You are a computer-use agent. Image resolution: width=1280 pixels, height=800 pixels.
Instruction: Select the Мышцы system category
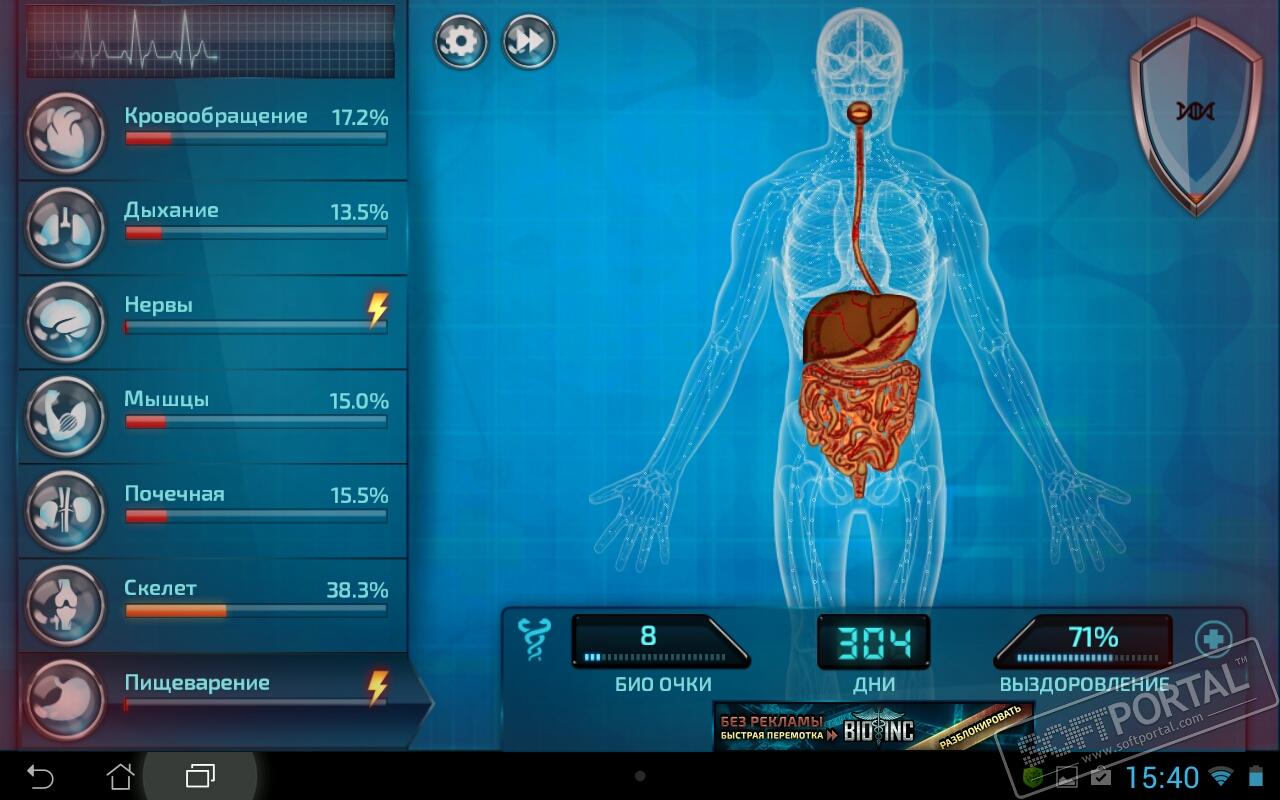pos(213,416)
